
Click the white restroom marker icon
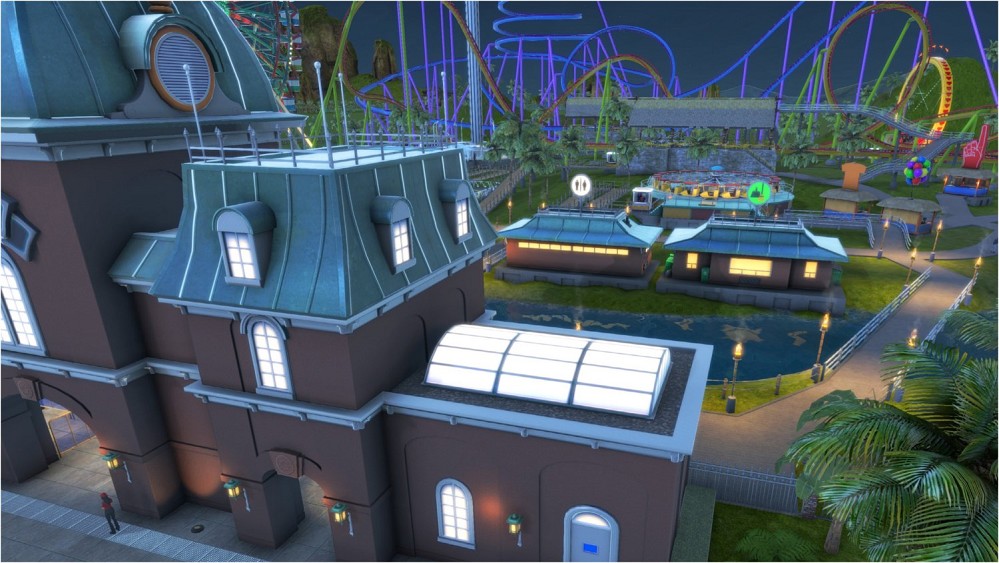tap(581, 184)
